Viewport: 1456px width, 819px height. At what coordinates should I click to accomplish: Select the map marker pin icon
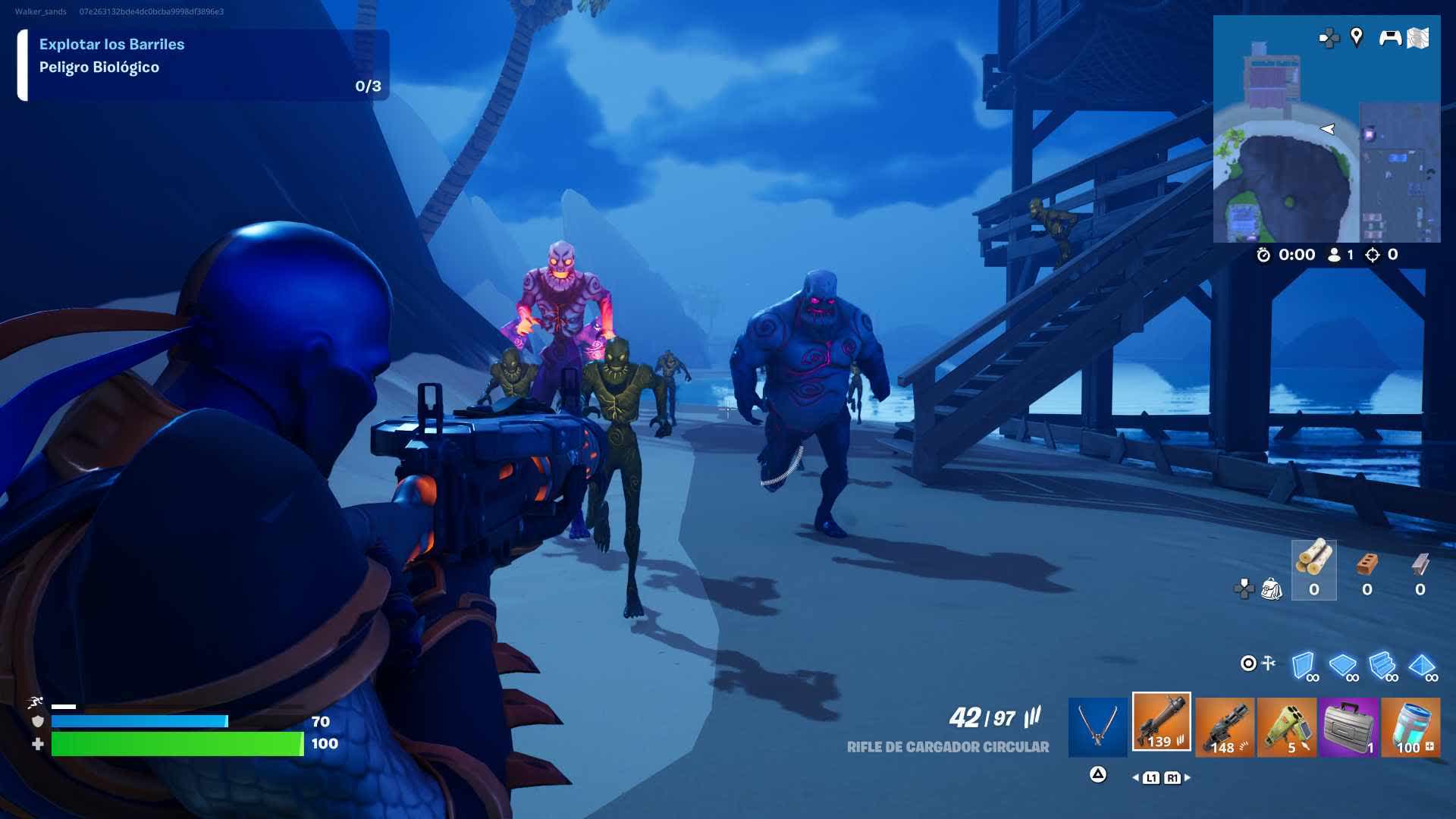coord(1357,36)
